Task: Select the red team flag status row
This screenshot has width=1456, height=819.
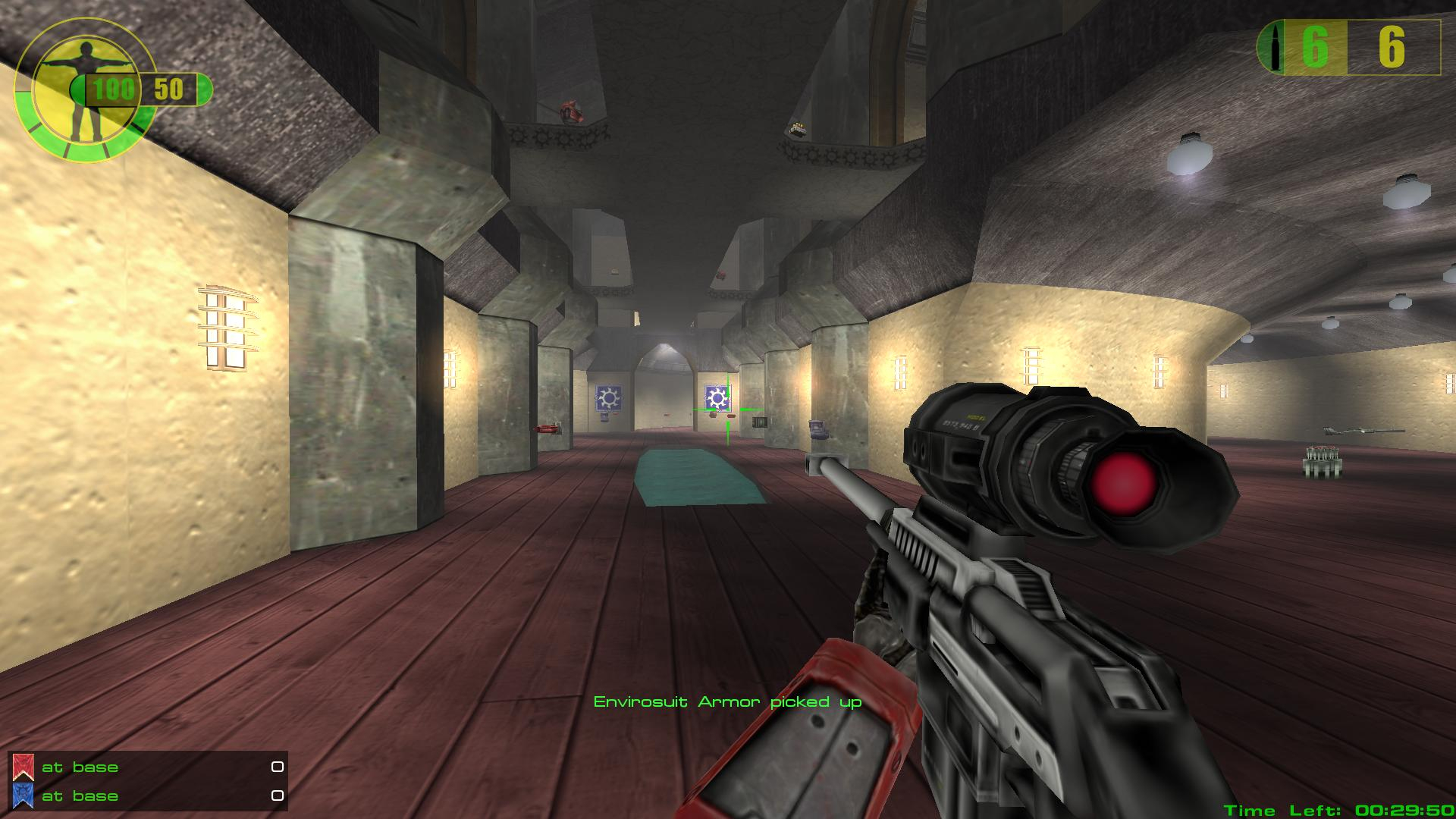Action: point(148,767)
